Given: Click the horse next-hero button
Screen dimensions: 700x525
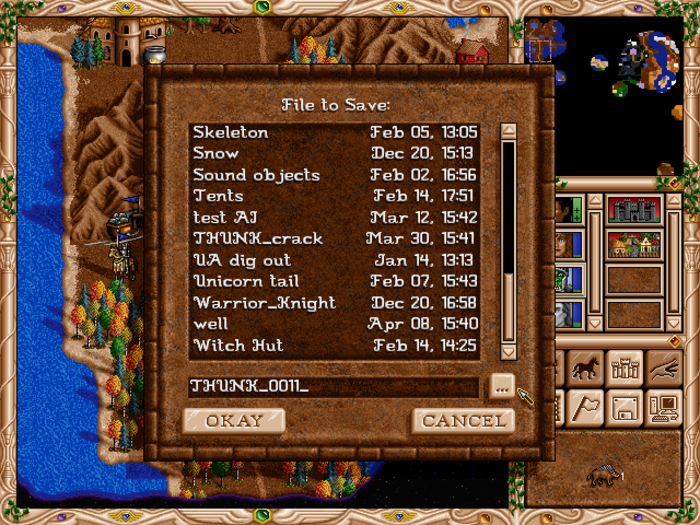Looking at the screenshot, I should [x=585, y=369].
